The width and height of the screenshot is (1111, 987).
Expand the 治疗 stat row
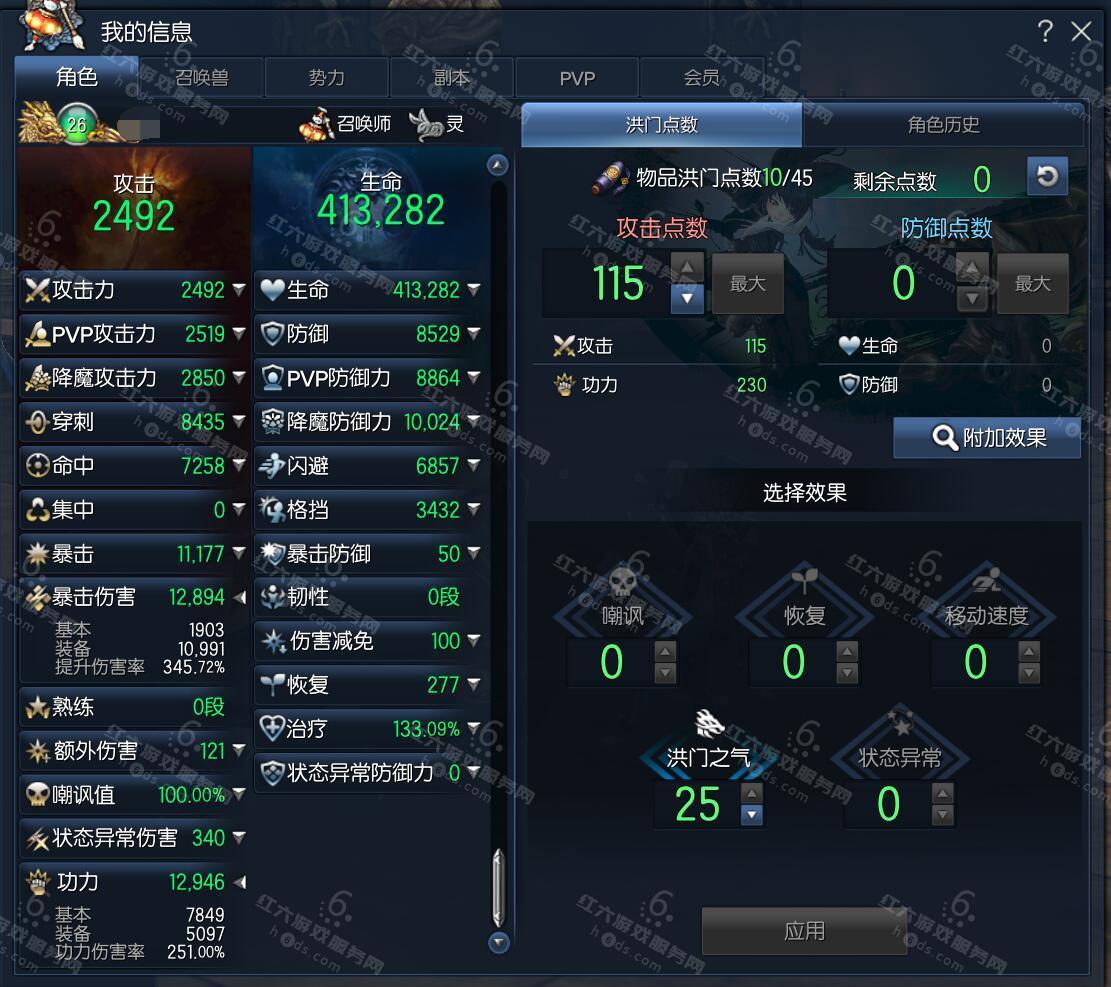[x=473, y=729]
